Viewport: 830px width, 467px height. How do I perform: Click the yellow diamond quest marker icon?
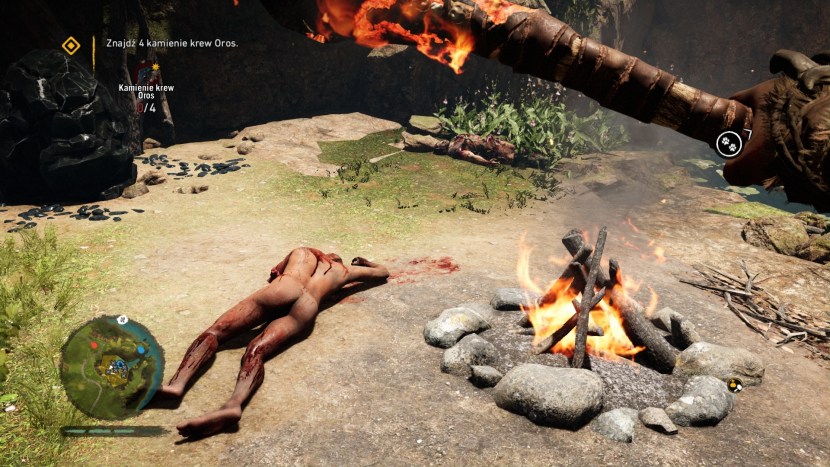[x=71, y=45]
